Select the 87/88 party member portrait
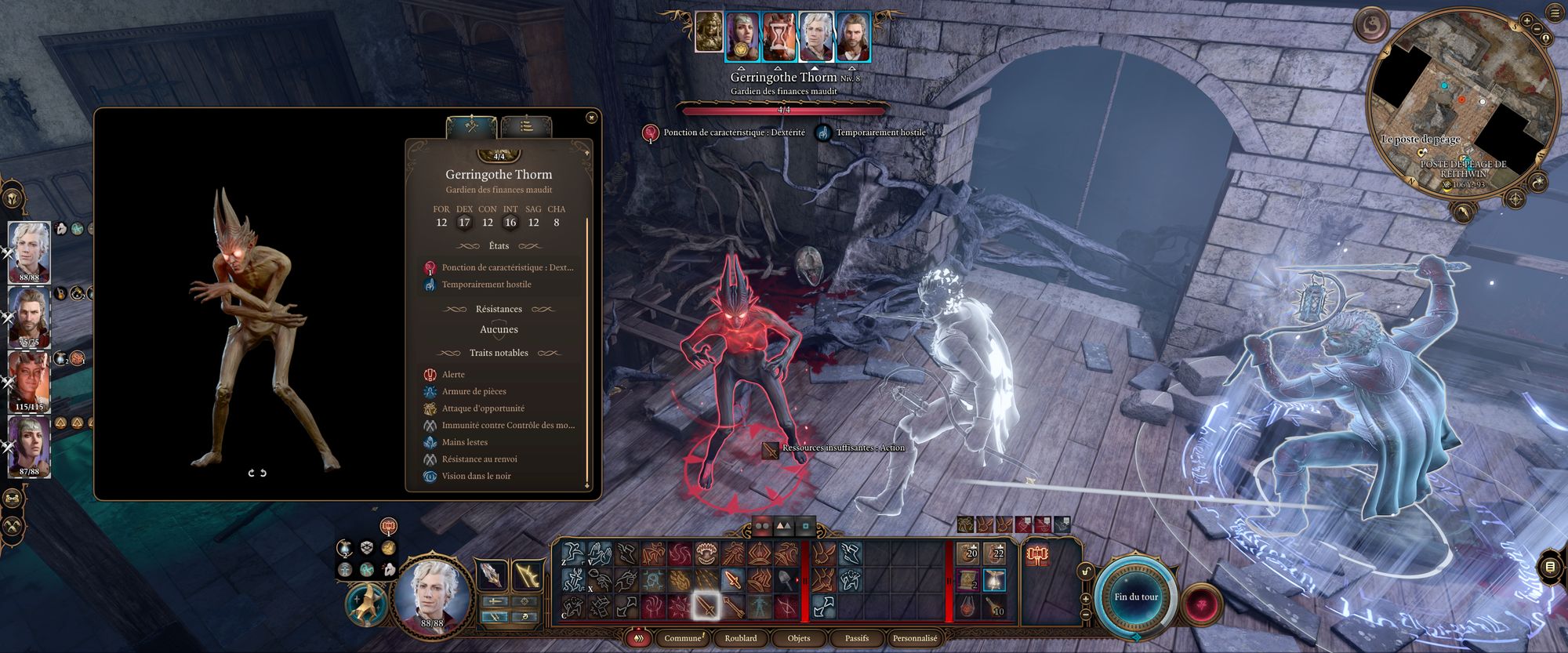This screenshot has width=1568, height=653. coord(29,445)
